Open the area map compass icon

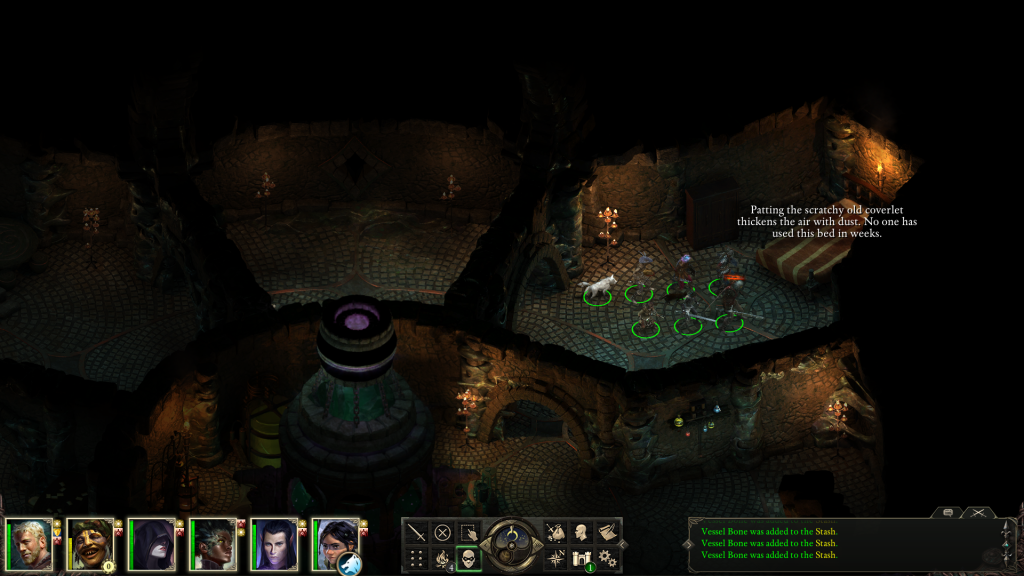click(x=555, y=558)
